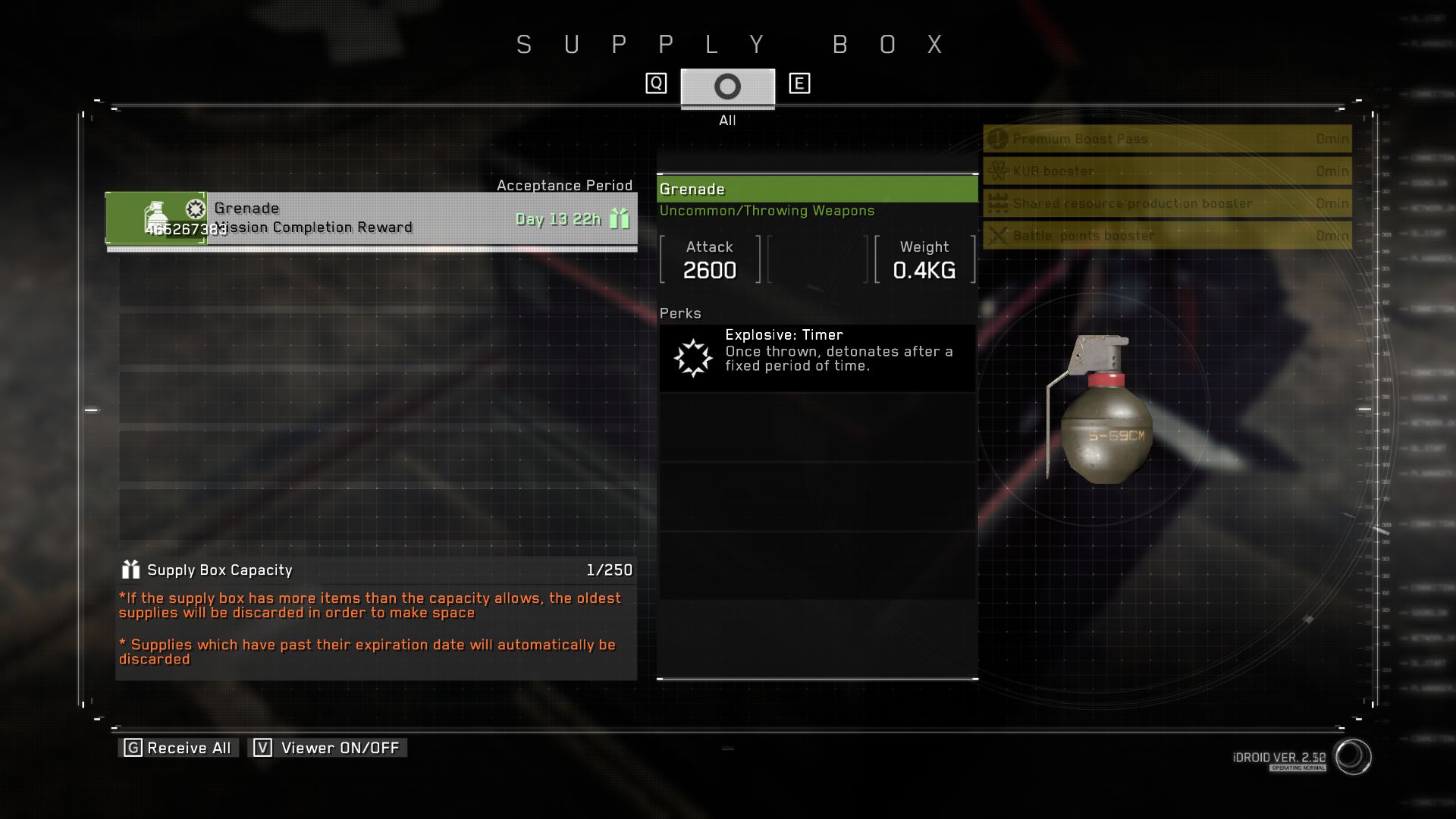1456x819 pixels.
Task: Select the Grenade Mission Completion Reward entry
Action: click(372, 218)
